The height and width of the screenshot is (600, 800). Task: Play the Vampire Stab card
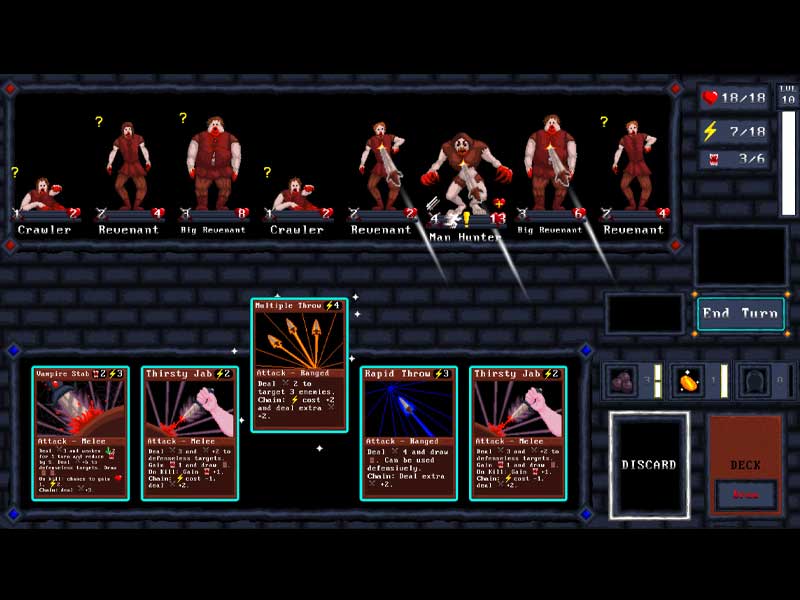point(80,432)
